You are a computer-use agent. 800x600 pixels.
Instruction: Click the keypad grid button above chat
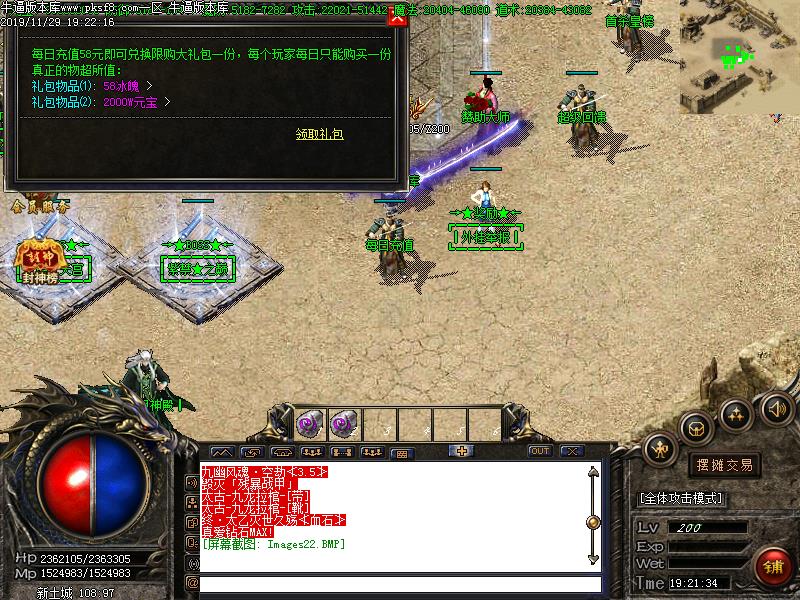(x=401, y=453)
